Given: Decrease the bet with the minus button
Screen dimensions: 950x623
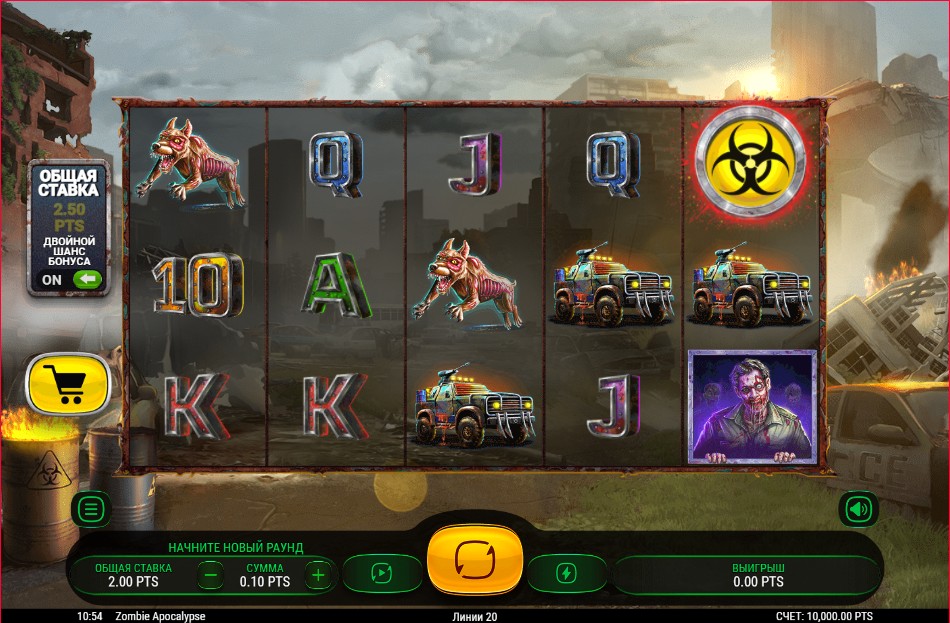Looking at the screenshot, I should click(x=210, y=574).
